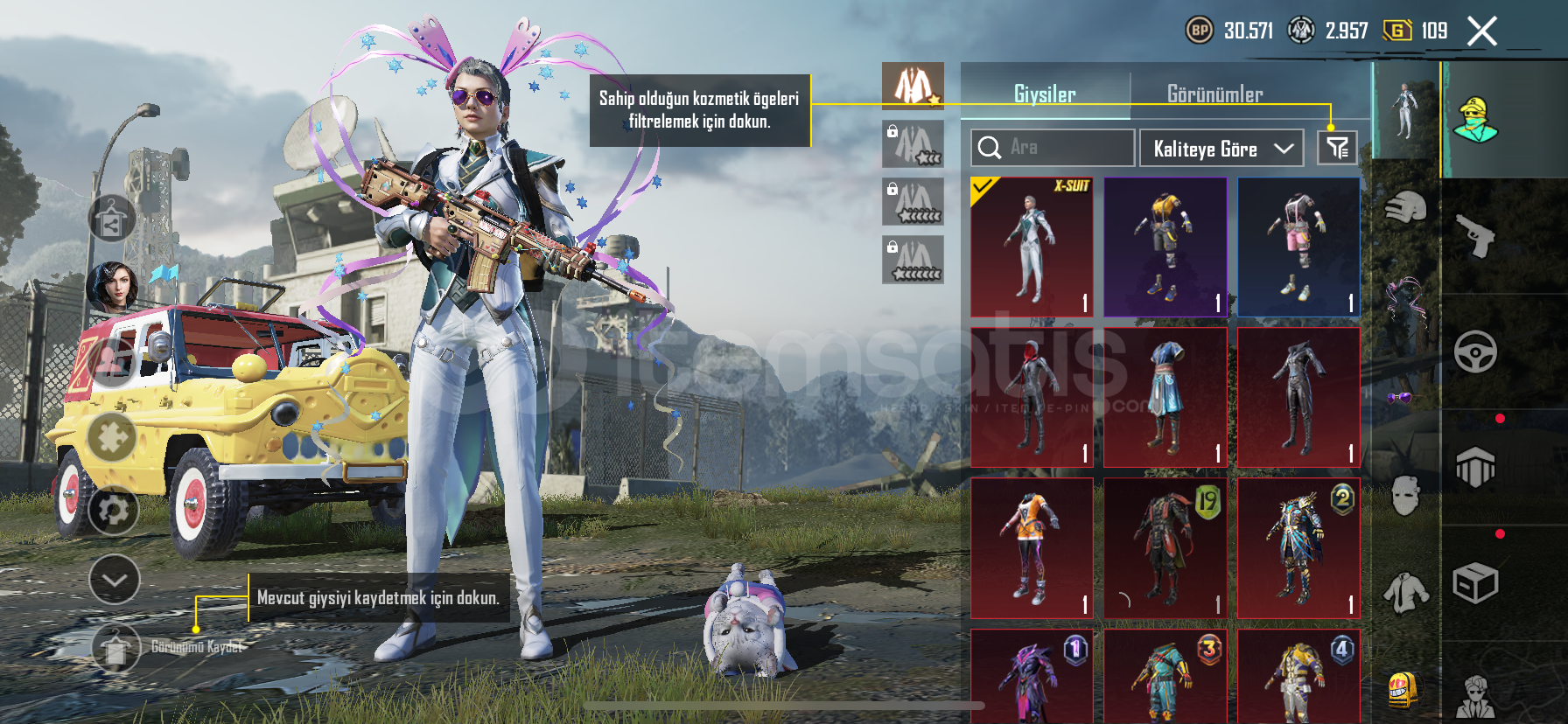Select the blue robe outfit tile
1568x724 pixels.
click(x=1165, y=398)
